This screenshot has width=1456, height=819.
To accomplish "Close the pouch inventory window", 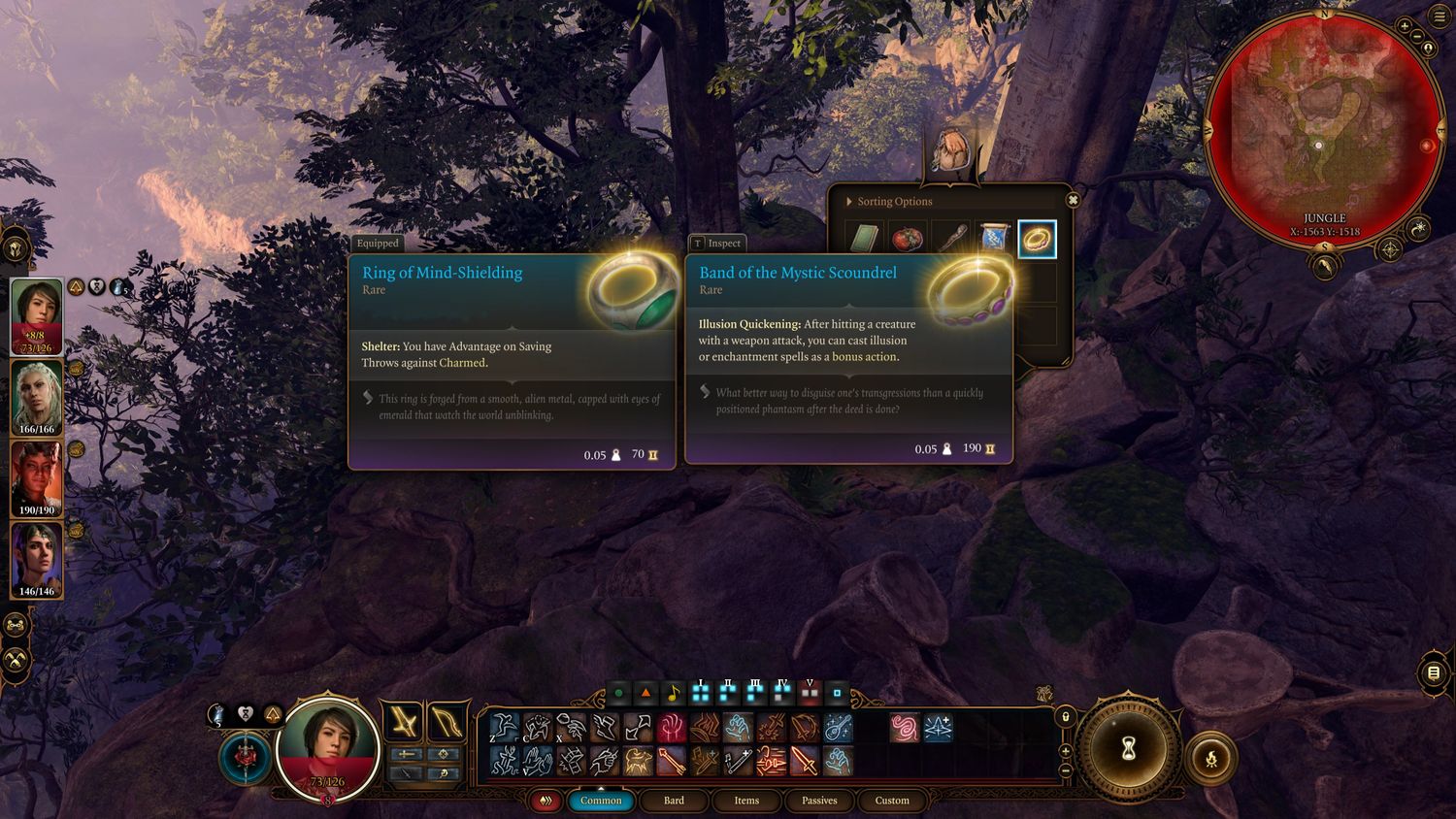I will [x=1073, y=200].
